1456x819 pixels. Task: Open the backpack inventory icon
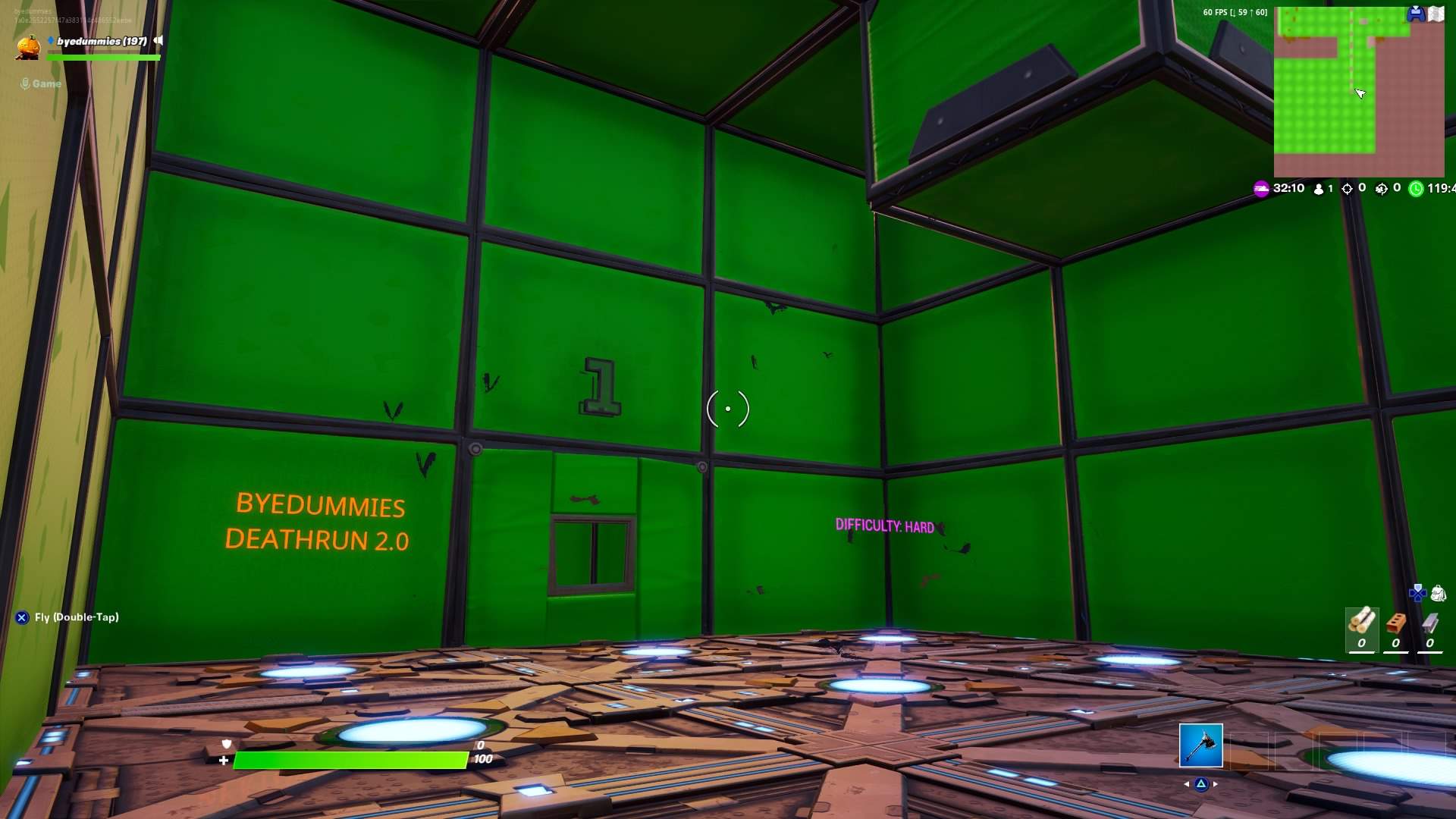tap(1439, 595)
